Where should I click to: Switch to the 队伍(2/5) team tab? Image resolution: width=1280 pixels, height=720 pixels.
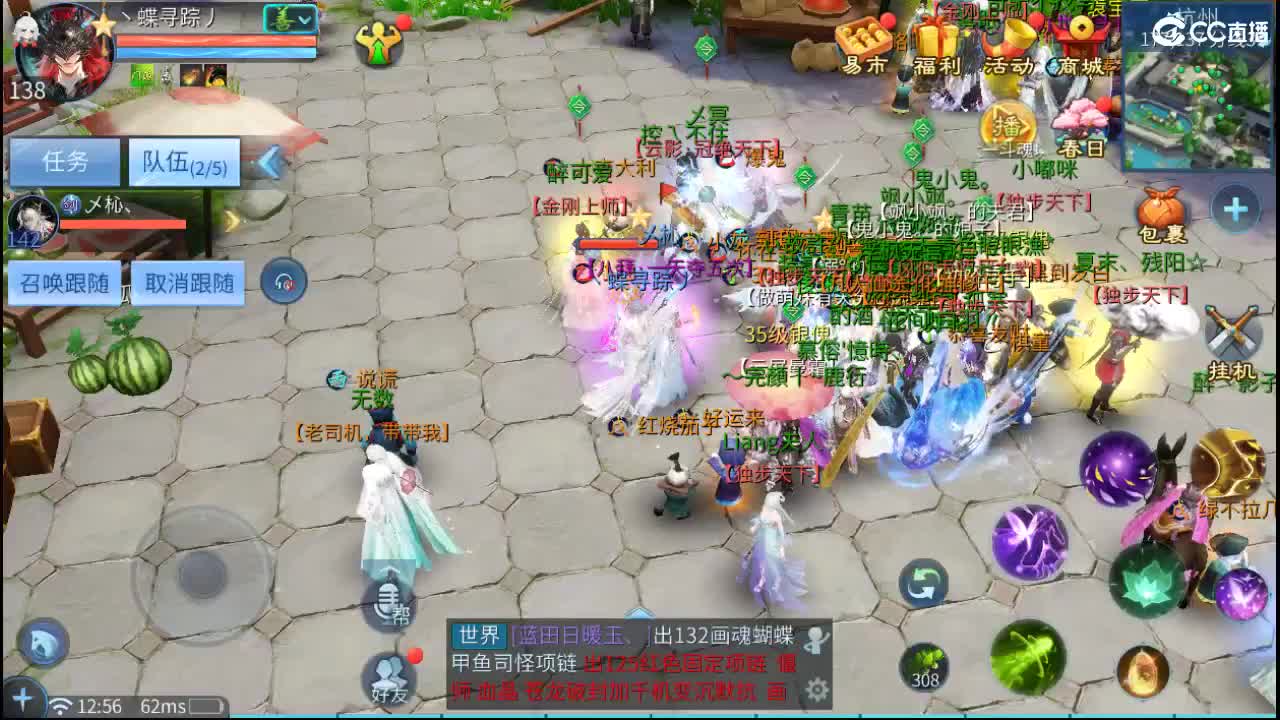pos(183,161)
